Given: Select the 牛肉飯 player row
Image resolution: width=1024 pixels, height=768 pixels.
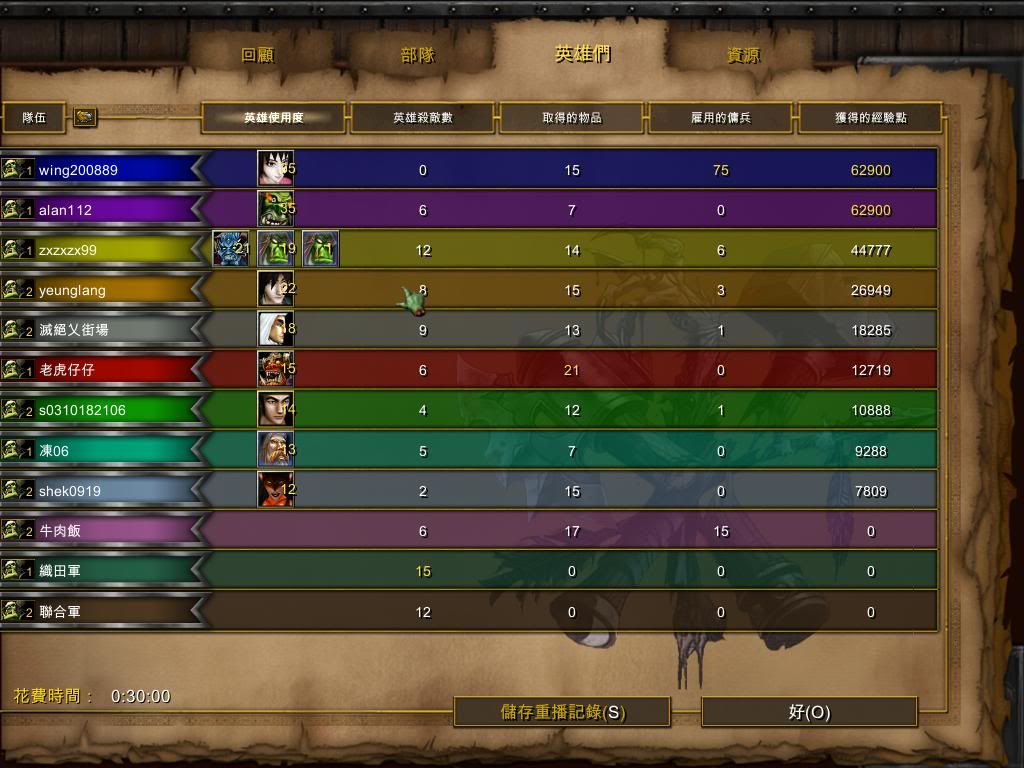Looking at the screenshot, I should click(x=100, y=531).
